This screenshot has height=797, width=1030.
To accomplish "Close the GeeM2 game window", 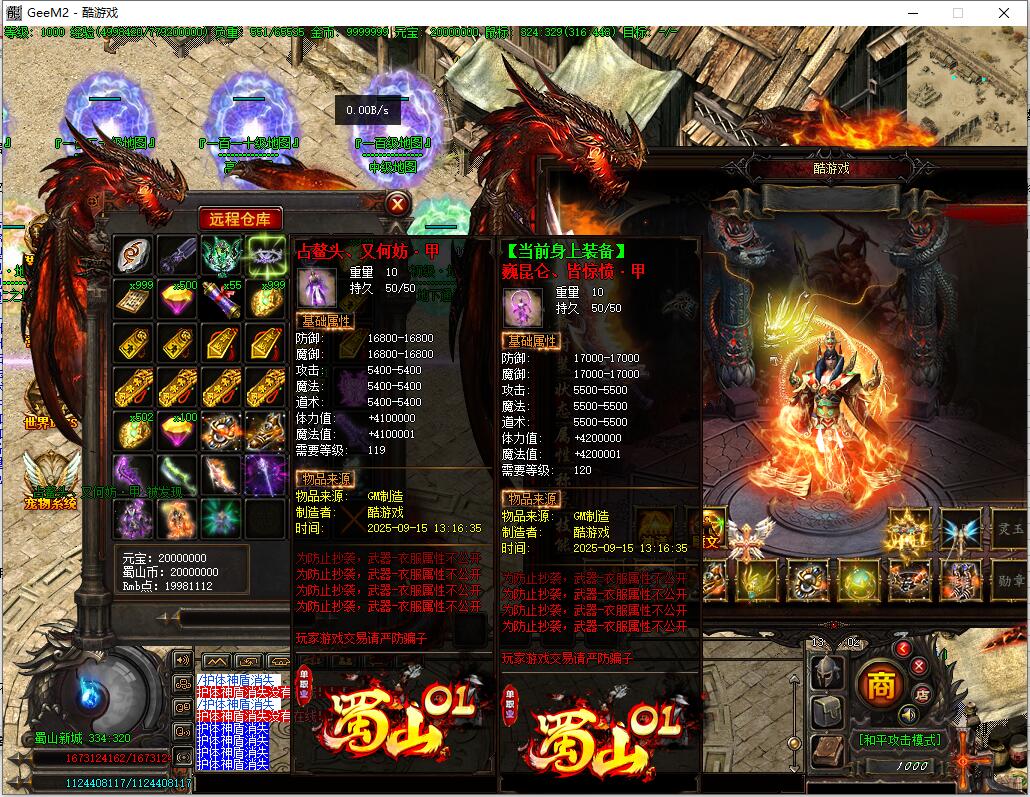I will click(x=1005, y=13).
